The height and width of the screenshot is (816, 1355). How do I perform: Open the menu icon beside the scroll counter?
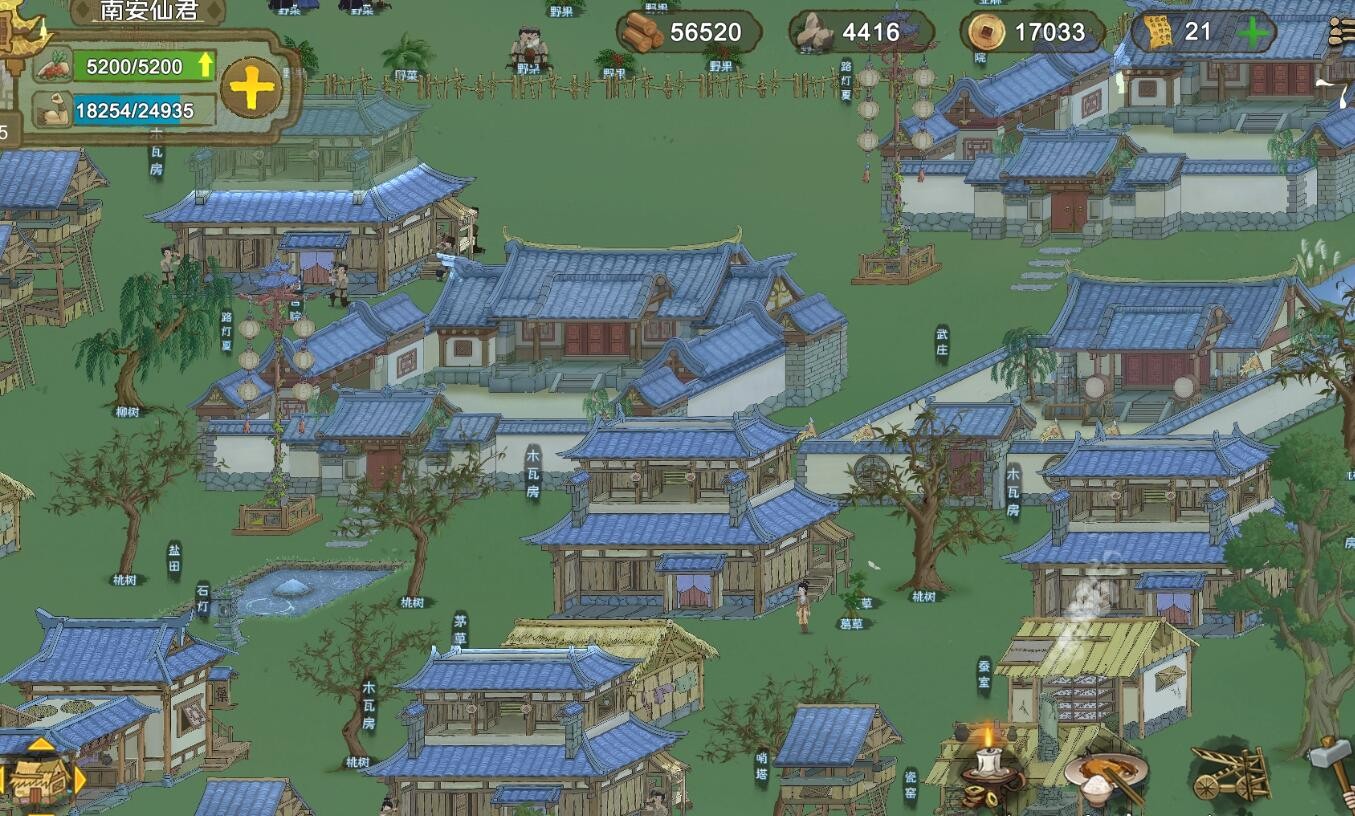[1343, 33]
